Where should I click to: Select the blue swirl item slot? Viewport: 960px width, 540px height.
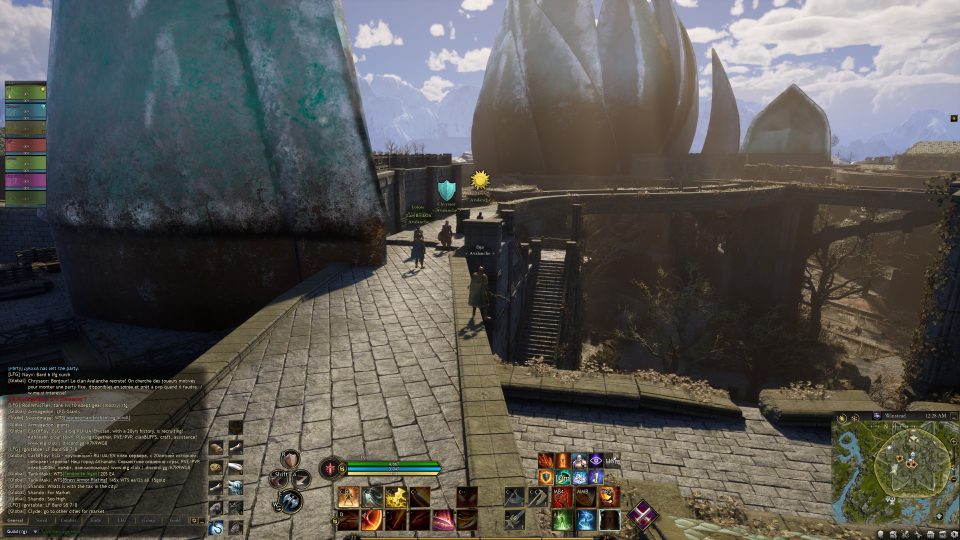coord(216,527)
